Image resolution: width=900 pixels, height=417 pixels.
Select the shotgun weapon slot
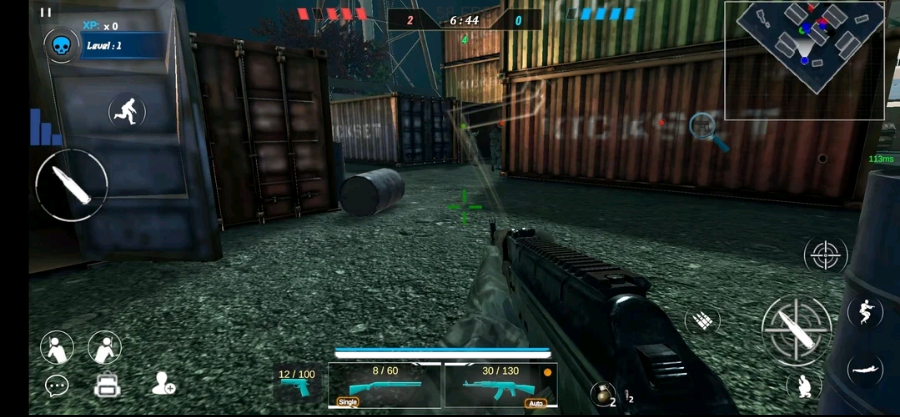(386, 384)
